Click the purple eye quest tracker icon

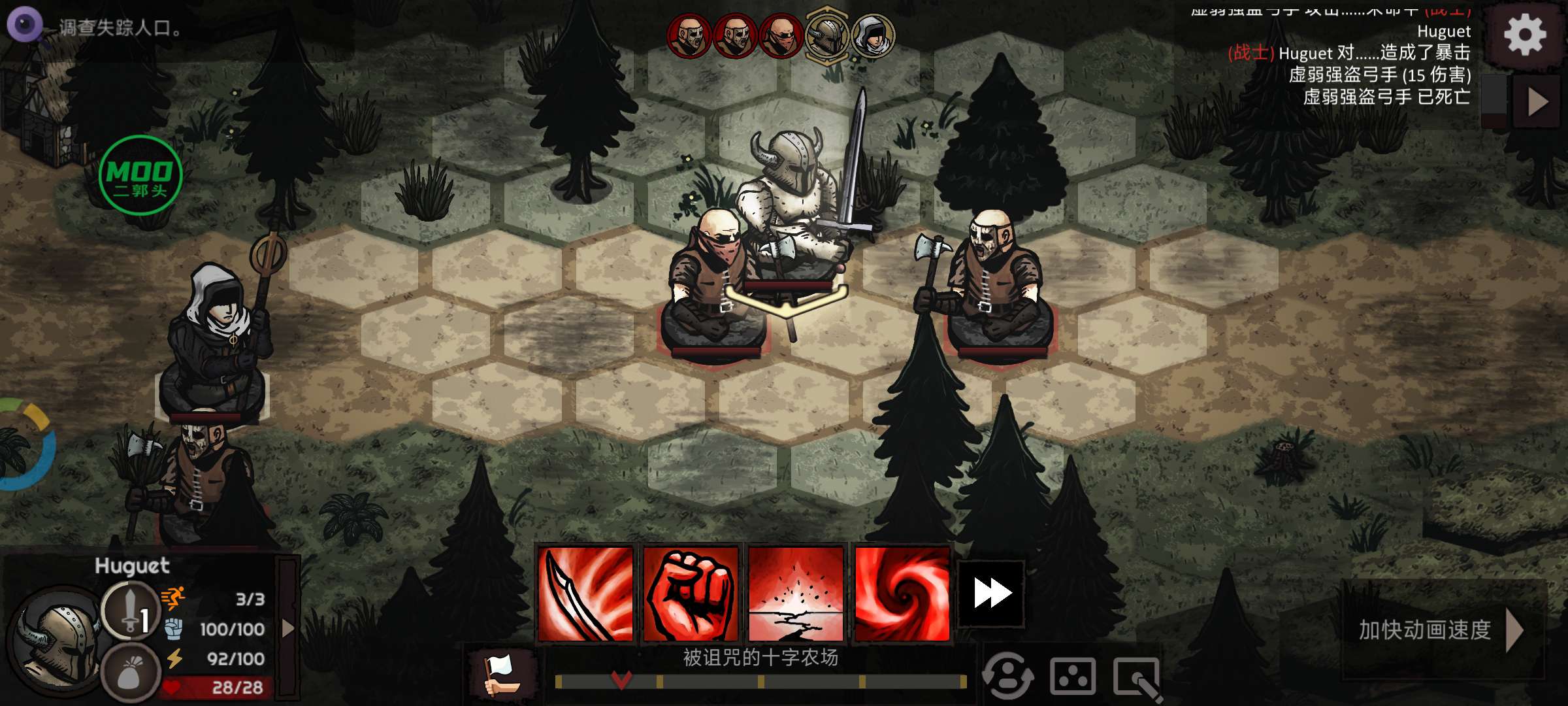pos(24,25)
